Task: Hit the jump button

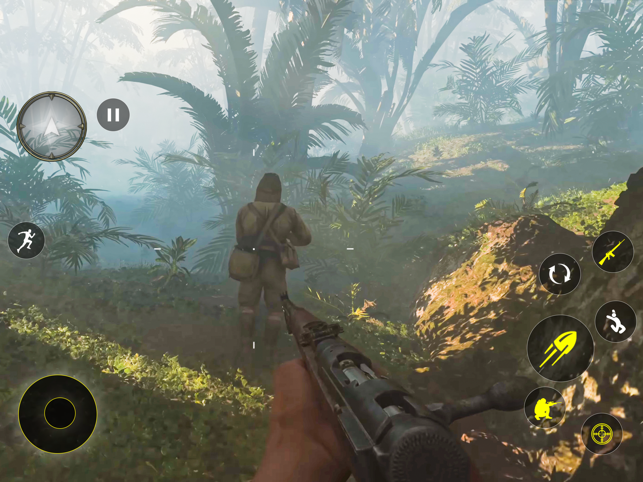Action: click(x=616, y=322)
